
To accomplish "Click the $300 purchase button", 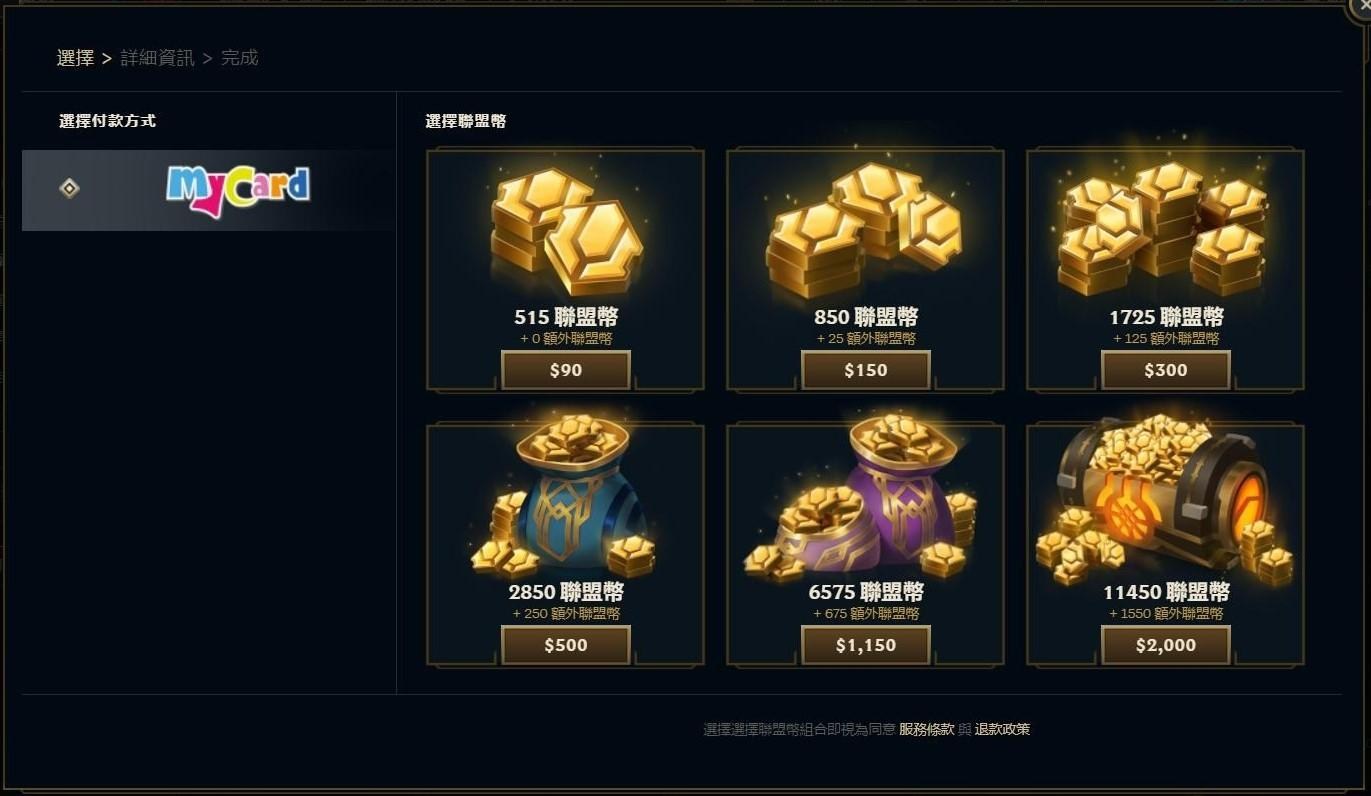I will tap(1165, 369).
